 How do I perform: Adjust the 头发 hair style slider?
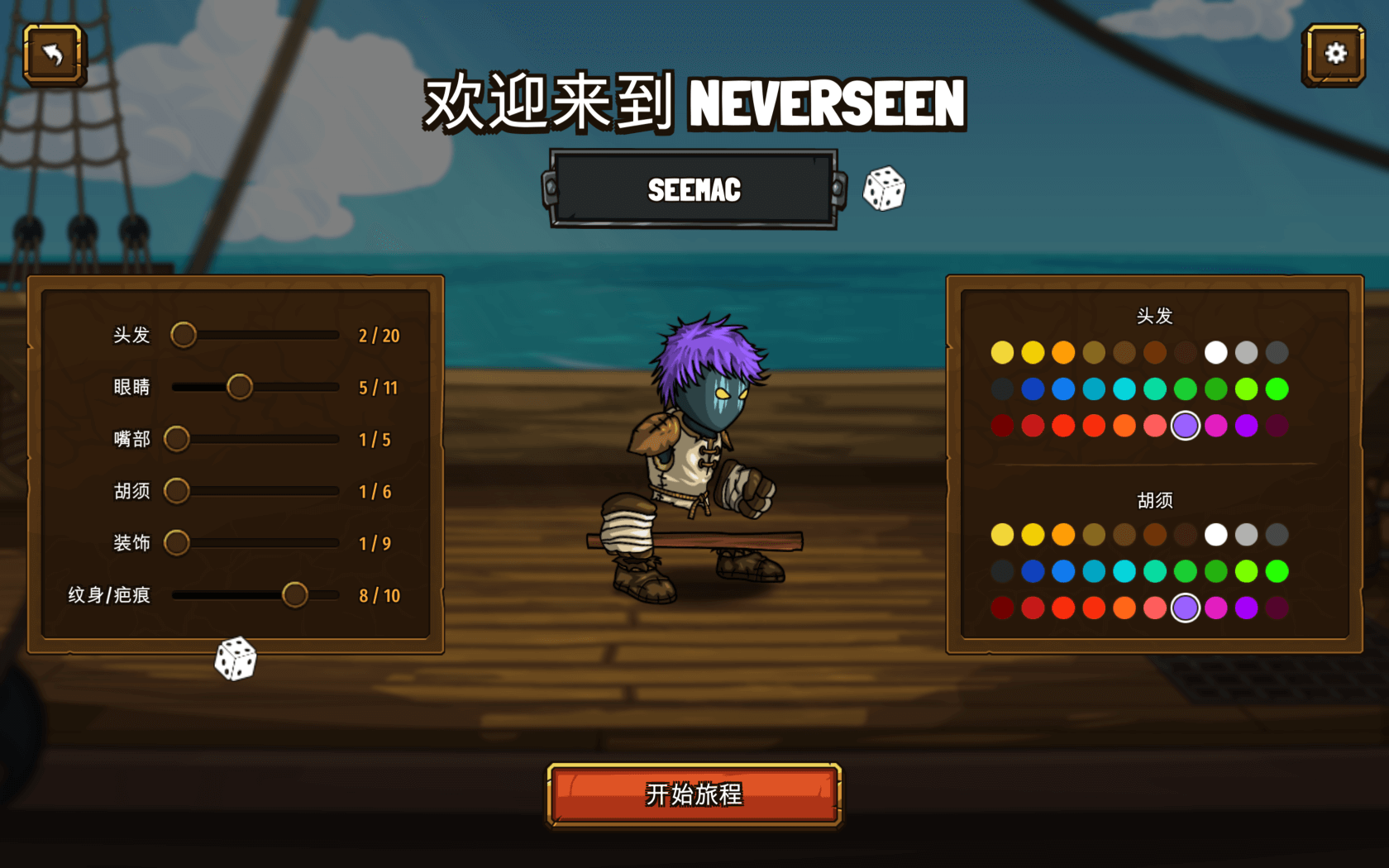(184, 335)
